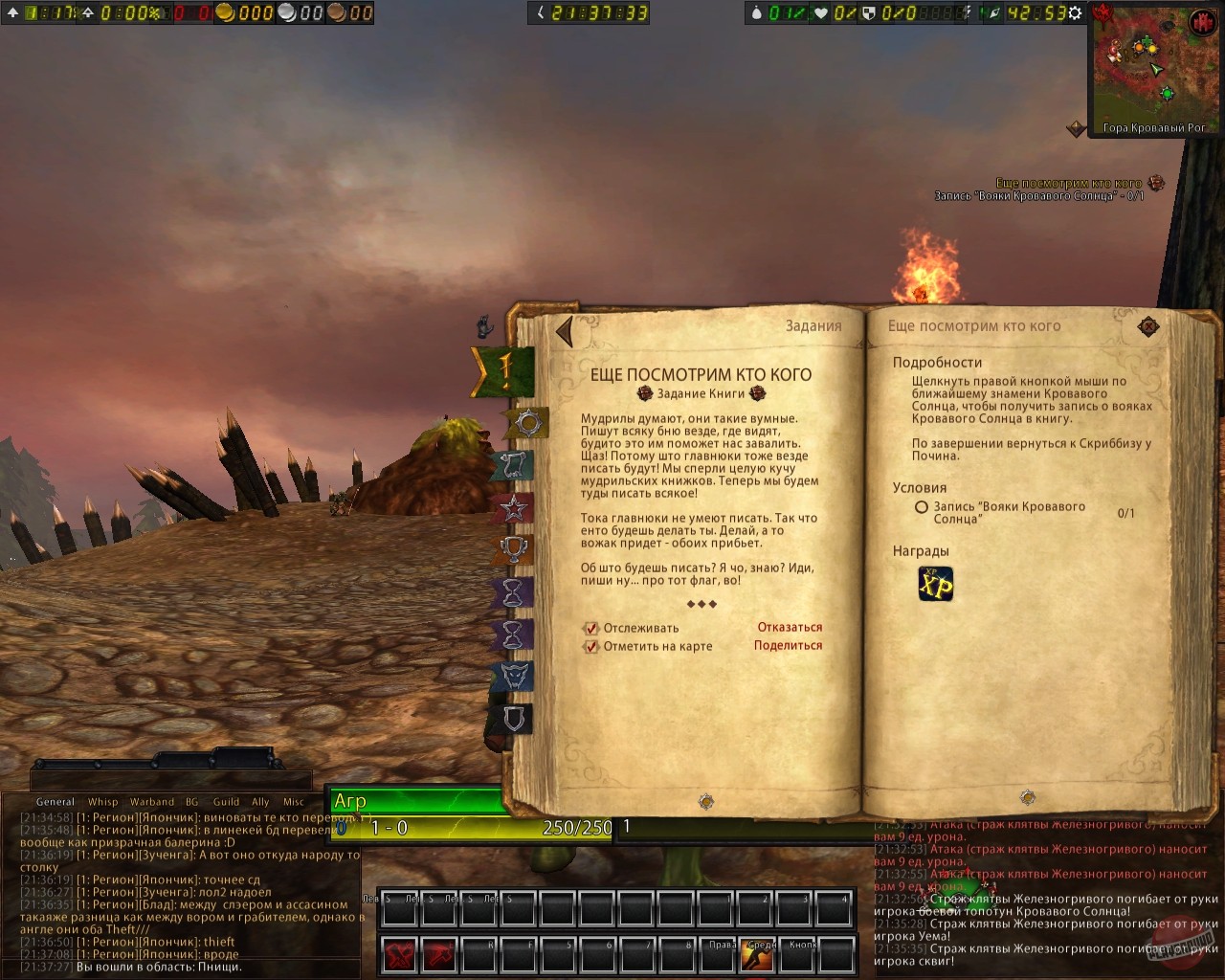The width and height of the screenshot is (1225, 980).
Task: Open the trophy bookmark tab of the book
Action: [515, 547]
